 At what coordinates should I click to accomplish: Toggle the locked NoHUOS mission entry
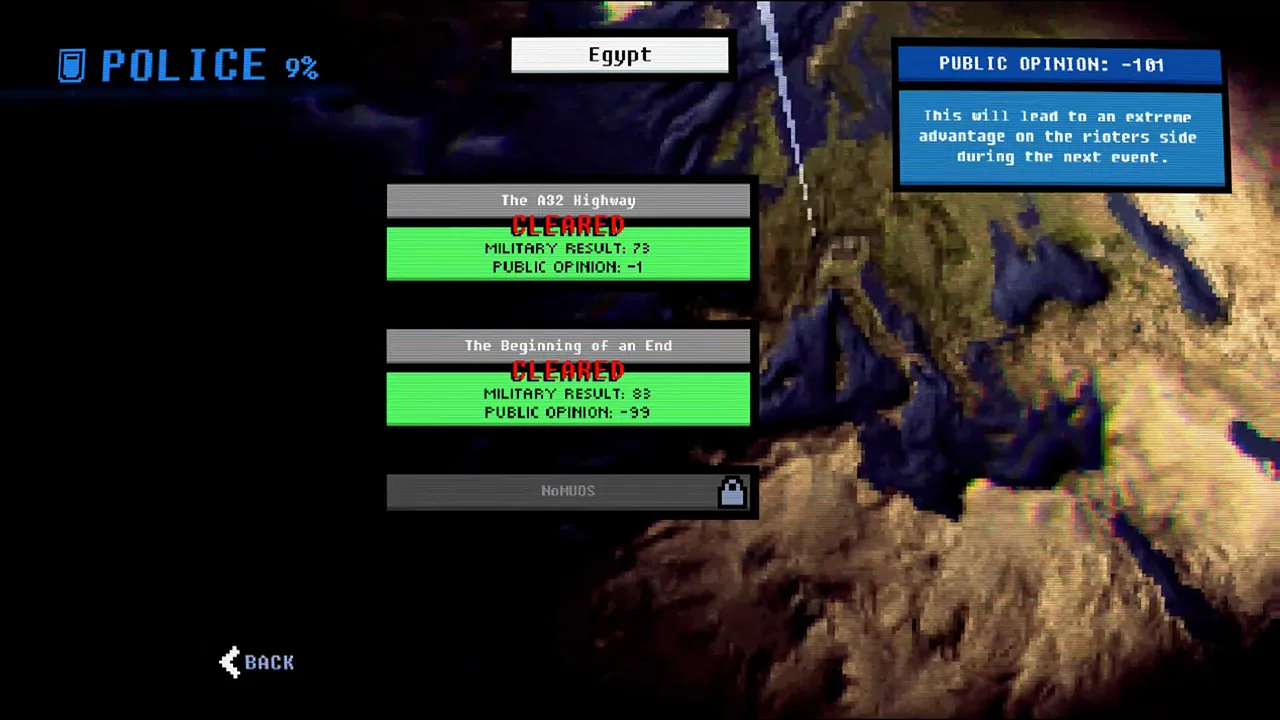pos(568,490)
